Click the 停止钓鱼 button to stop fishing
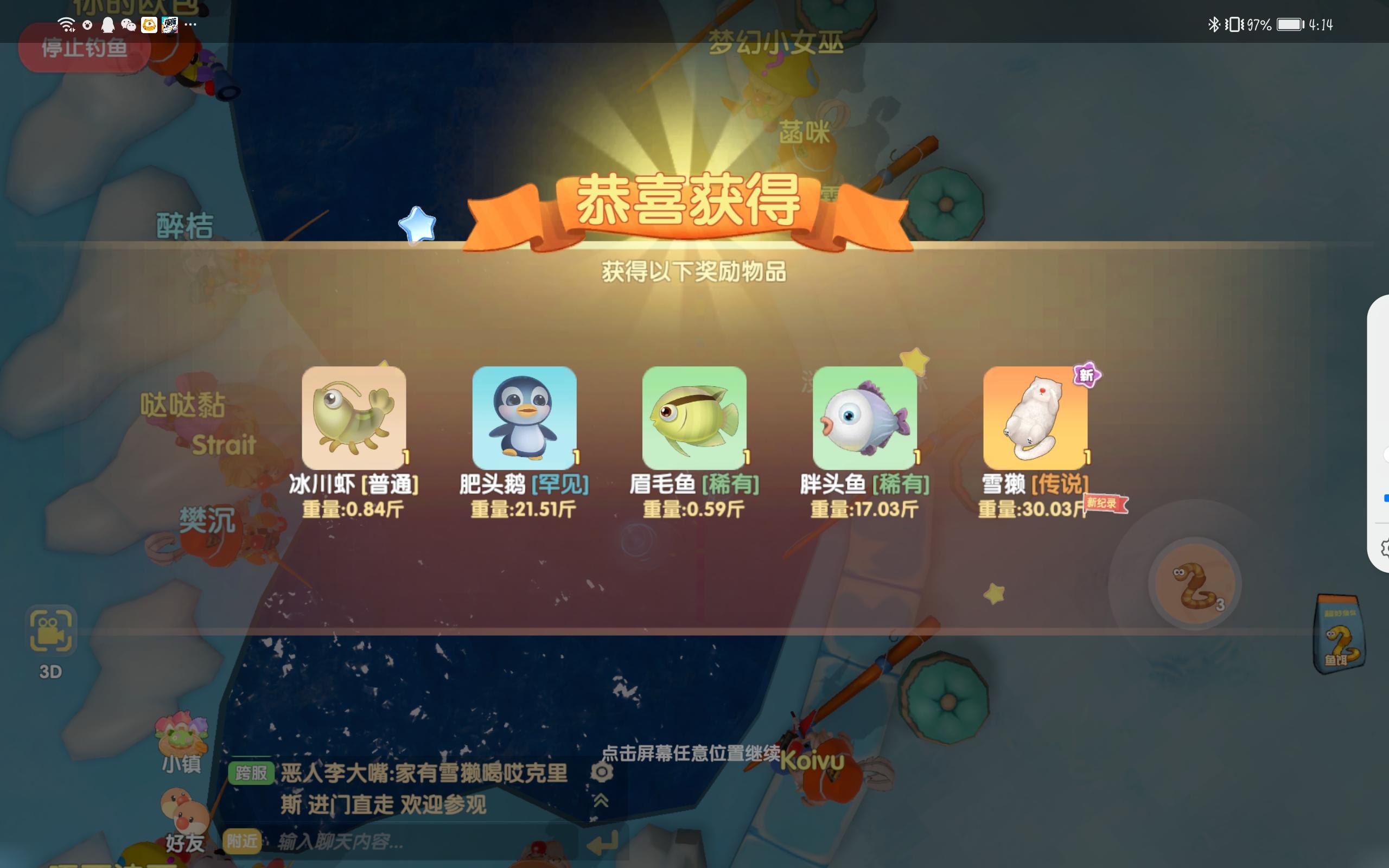This screenshot has height=868, width=1389. pyautogui.click(x=84, y=49)
